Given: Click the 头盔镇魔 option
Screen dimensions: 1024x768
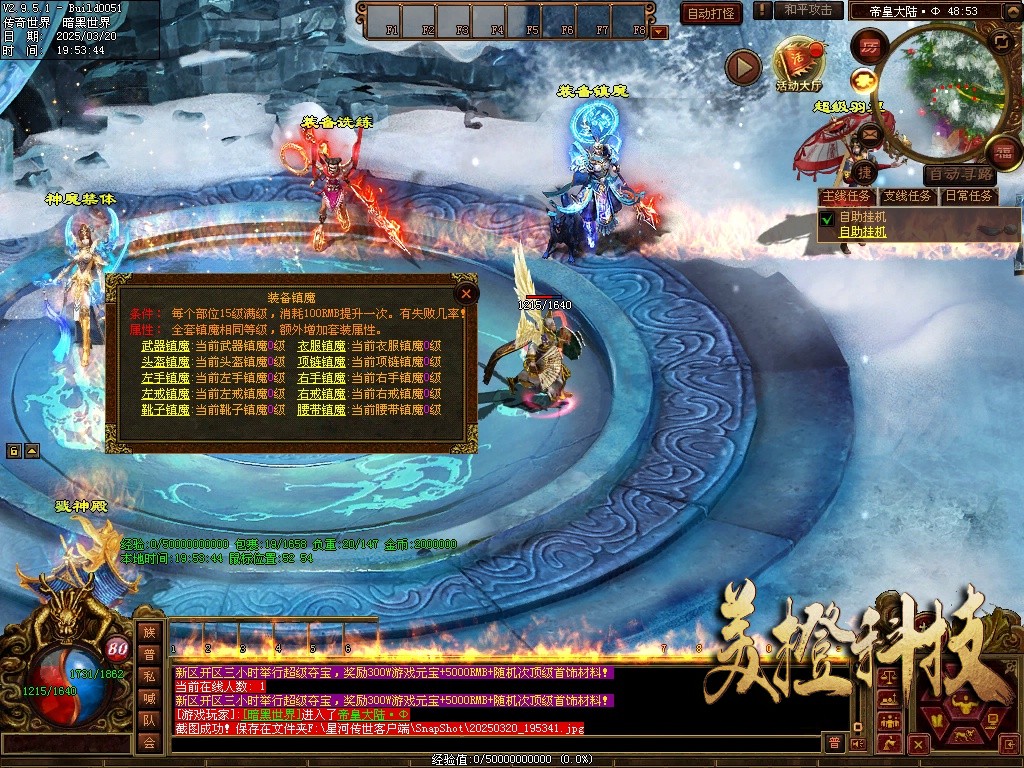Looking at the screenshot, I should coord(165,362).
